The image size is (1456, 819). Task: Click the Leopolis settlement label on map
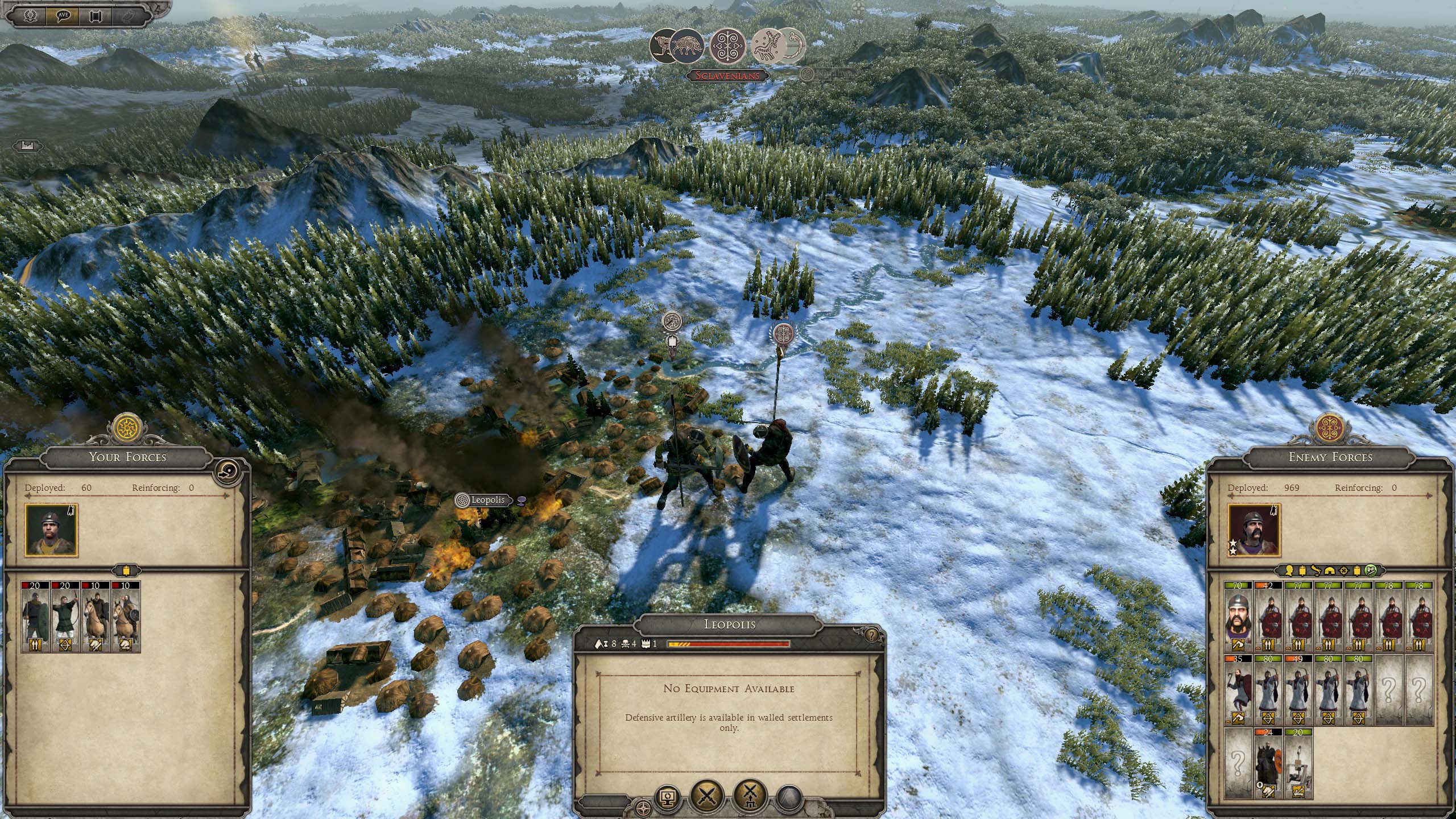pyautogui.click(x=487, y=500)
